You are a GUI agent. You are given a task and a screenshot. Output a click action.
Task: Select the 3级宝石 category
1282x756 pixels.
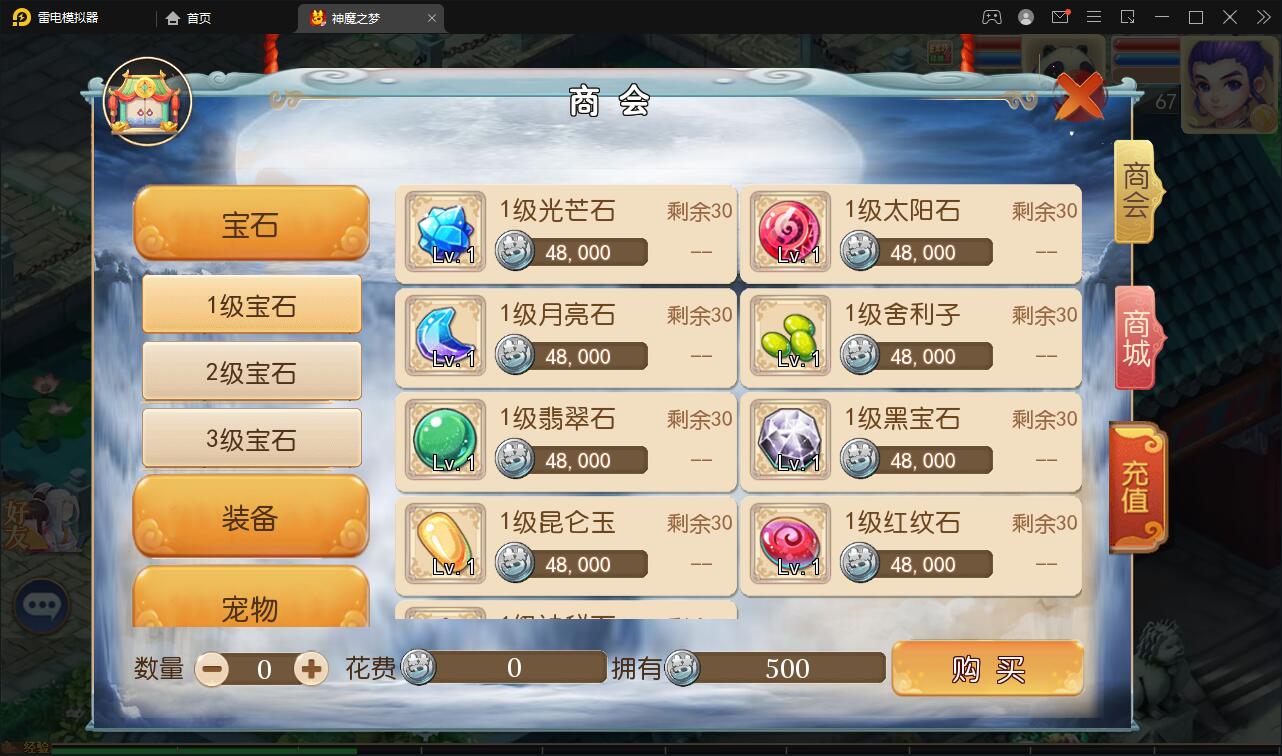(x=251, y=437)
